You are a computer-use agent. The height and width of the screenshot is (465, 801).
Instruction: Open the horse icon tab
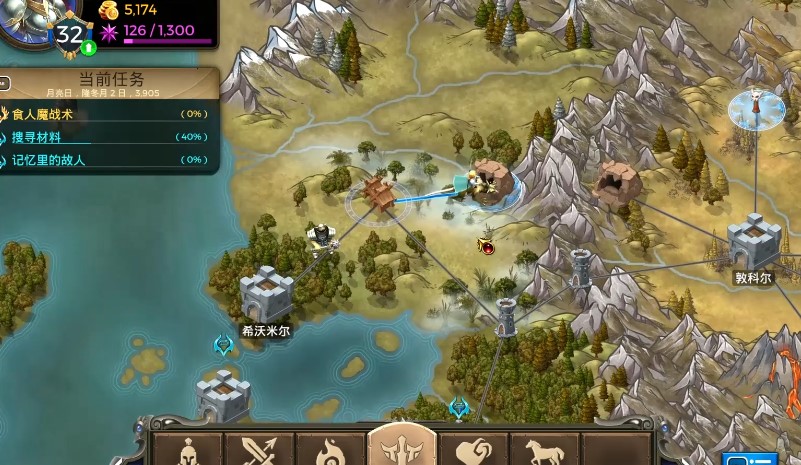(545, 450)
